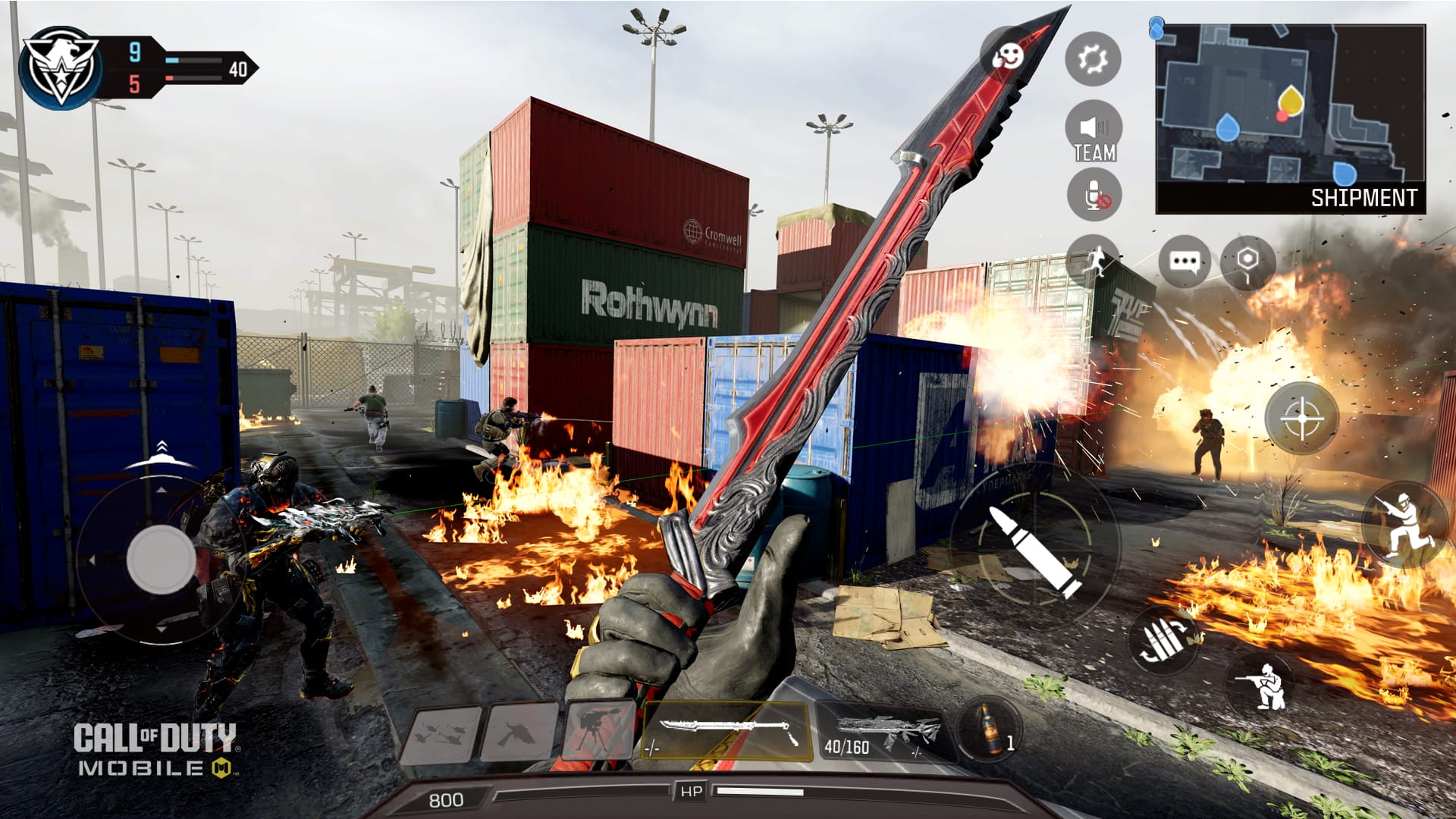Toggle the TEAM voice speaker icon

(1093, 127)
